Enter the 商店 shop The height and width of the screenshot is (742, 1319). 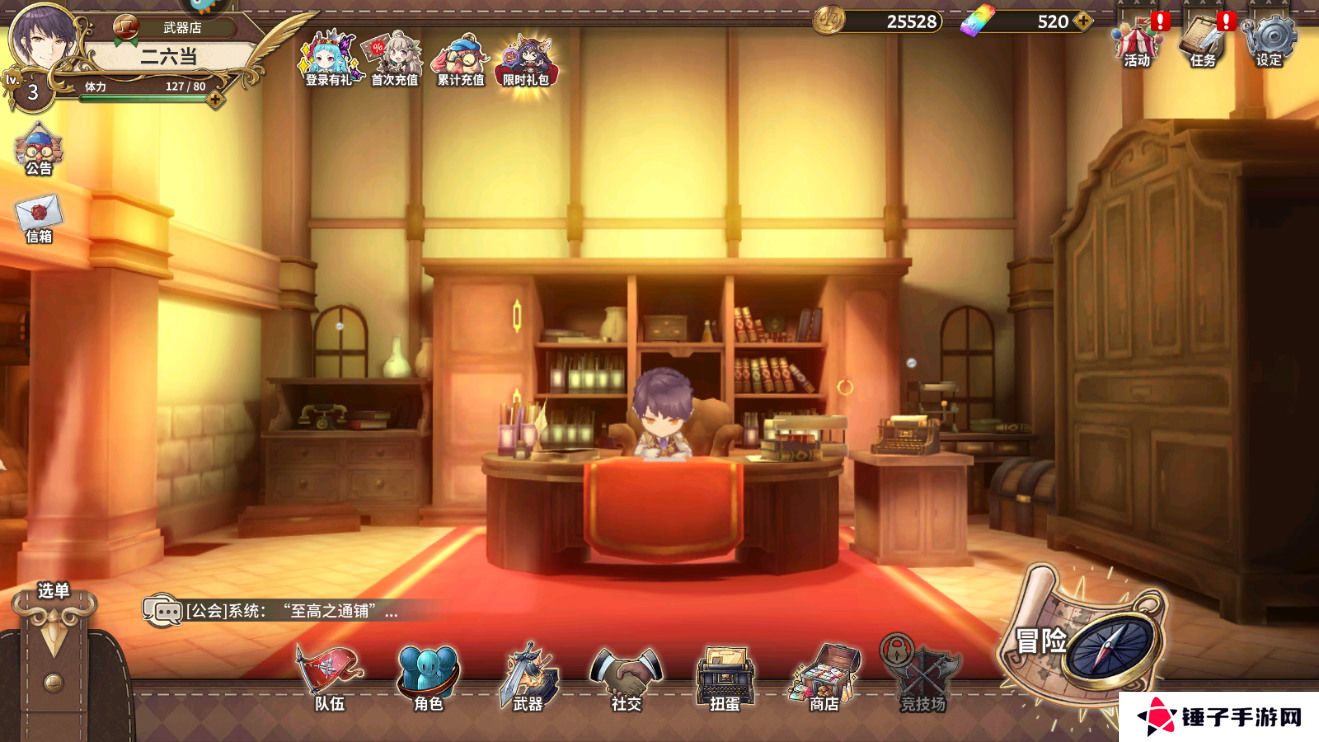point(823,677)
